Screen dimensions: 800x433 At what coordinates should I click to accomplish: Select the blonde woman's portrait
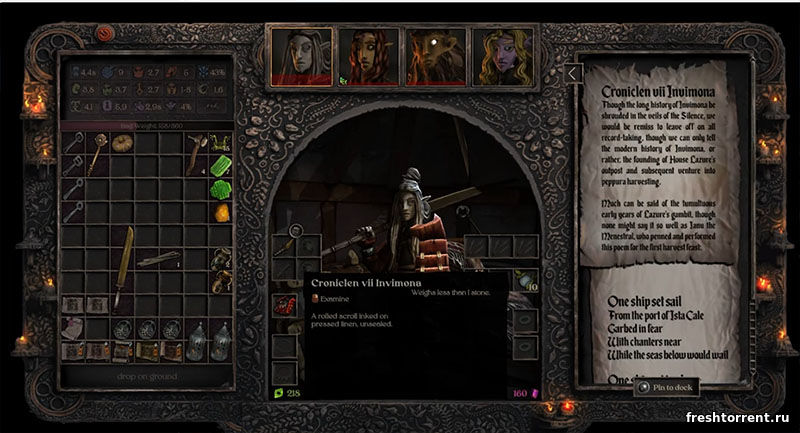tap(501, 55)
